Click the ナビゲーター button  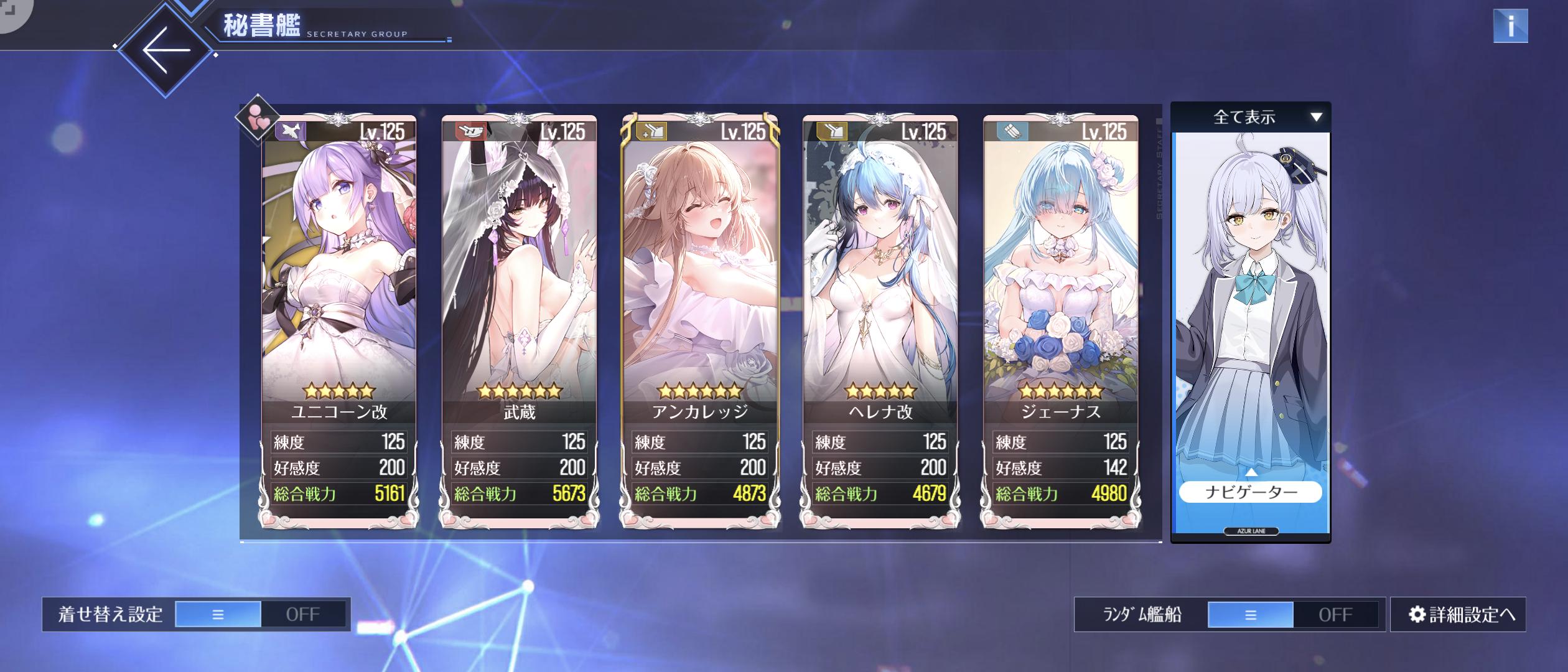(x=1251, y=492)
